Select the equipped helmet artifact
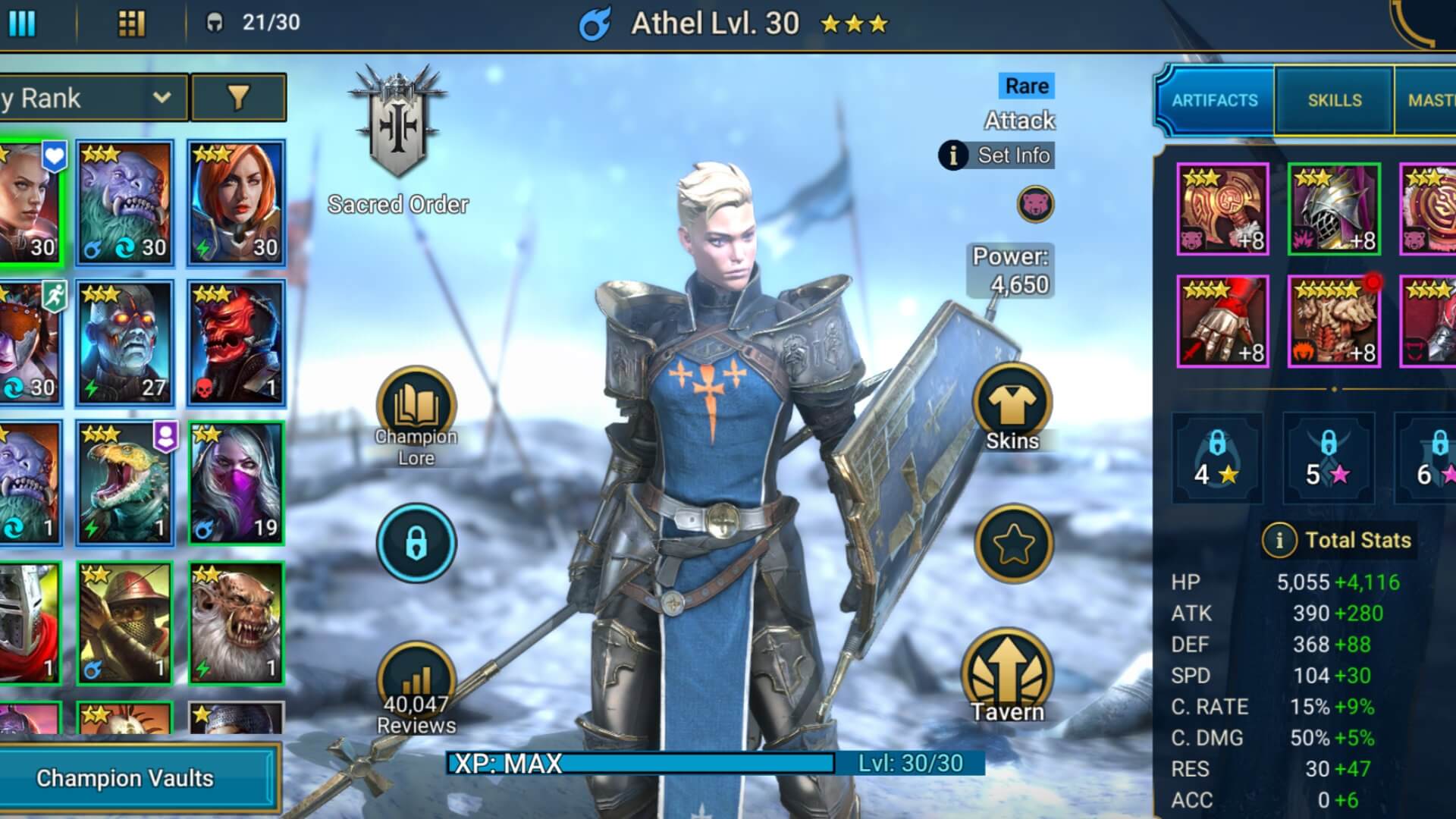The image size is (1456, 819). [x=1334, y=209]
